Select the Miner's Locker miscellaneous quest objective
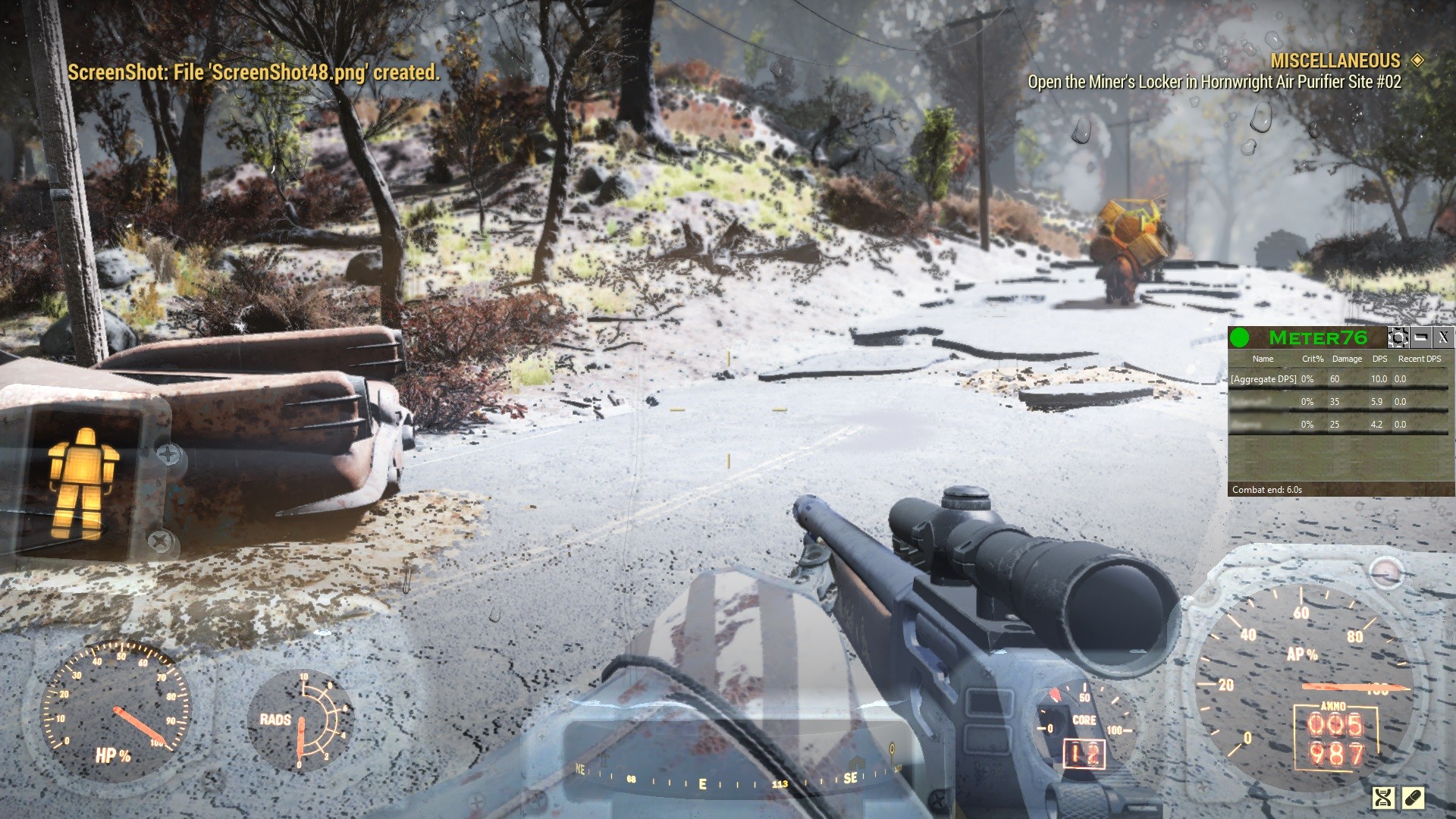Screen dimensions: 1456x819 point(1214,82)
